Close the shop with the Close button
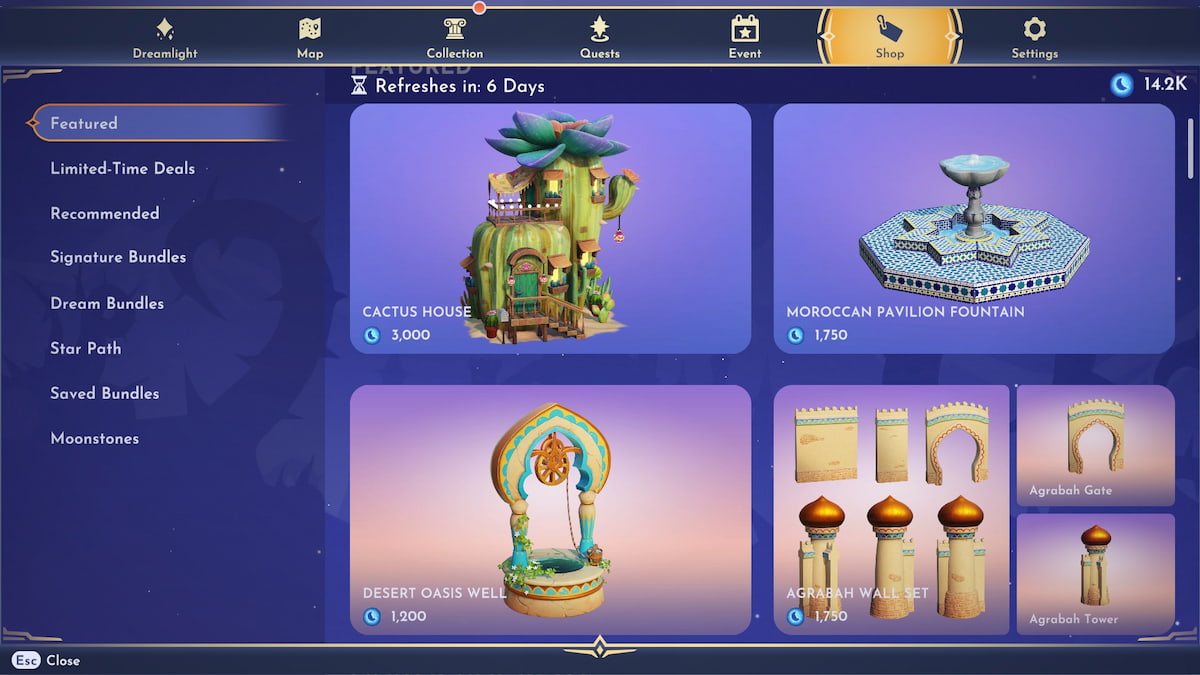Image resolution: width=1200 pixels, height=675 pixels. pyautogui.click(x=48, y=660)
